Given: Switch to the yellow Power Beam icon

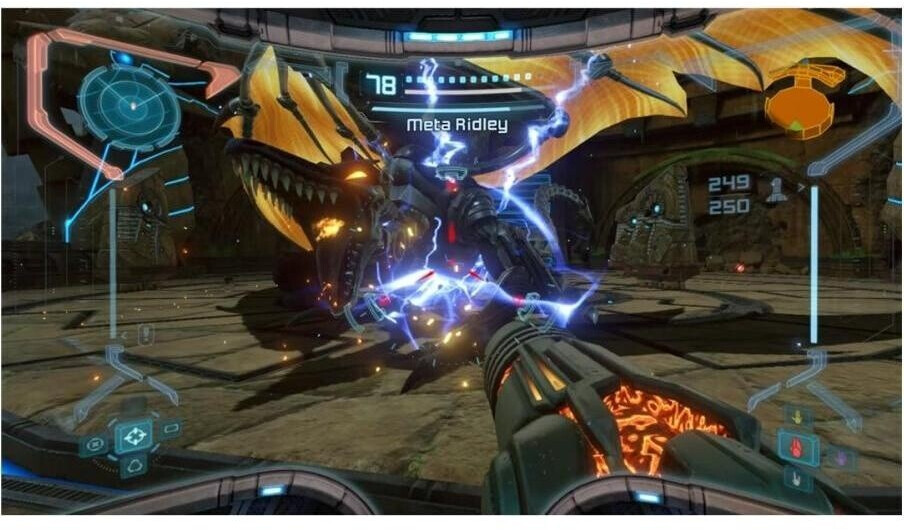Looking at the screenshot, I should click(797, 418).
